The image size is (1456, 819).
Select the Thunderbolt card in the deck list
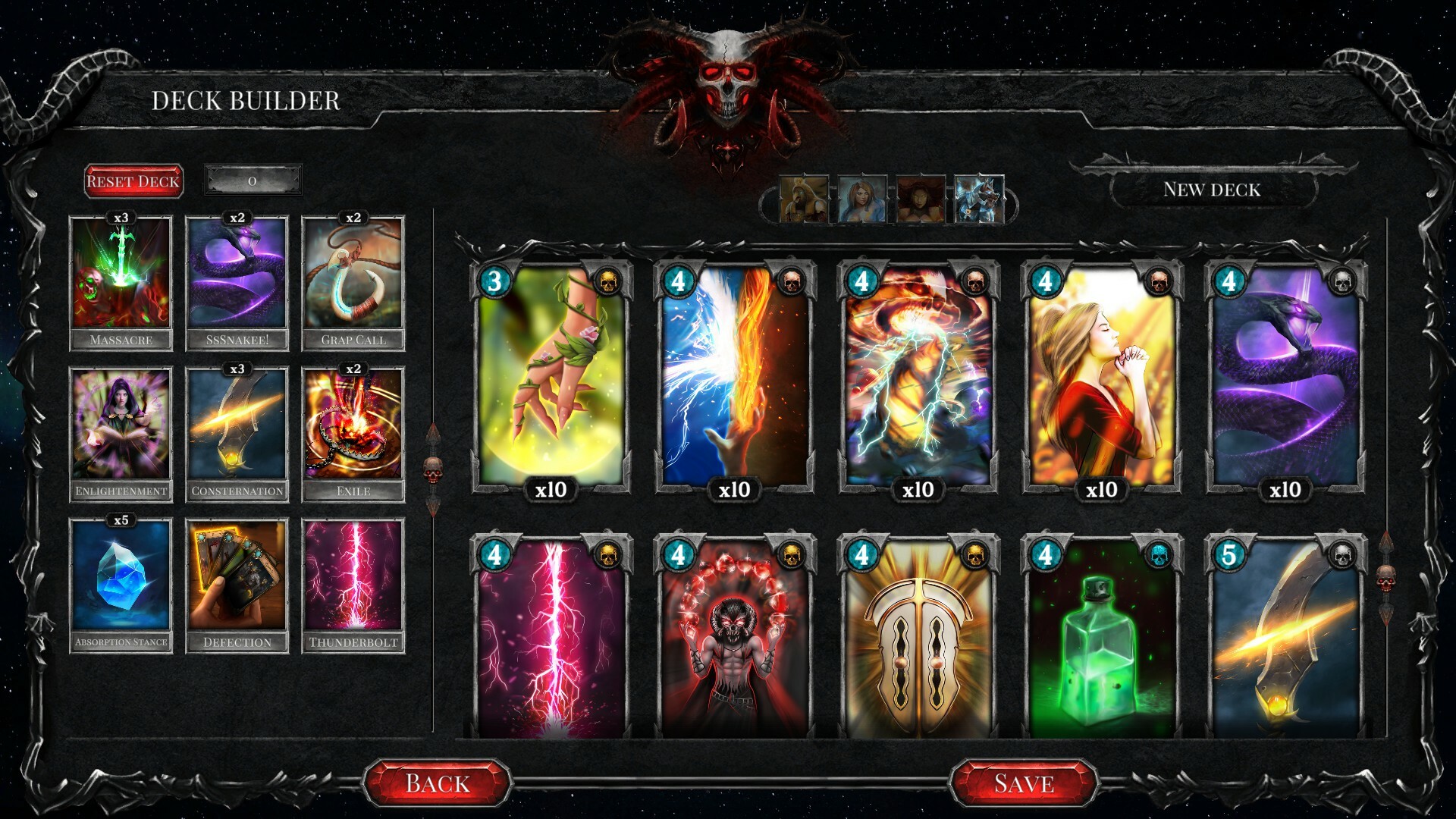354,584
